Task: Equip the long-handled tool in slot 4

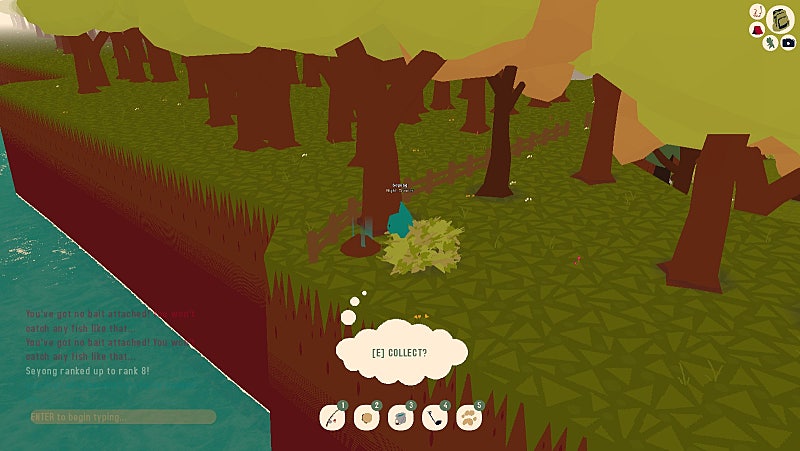Action: (434, 419)
